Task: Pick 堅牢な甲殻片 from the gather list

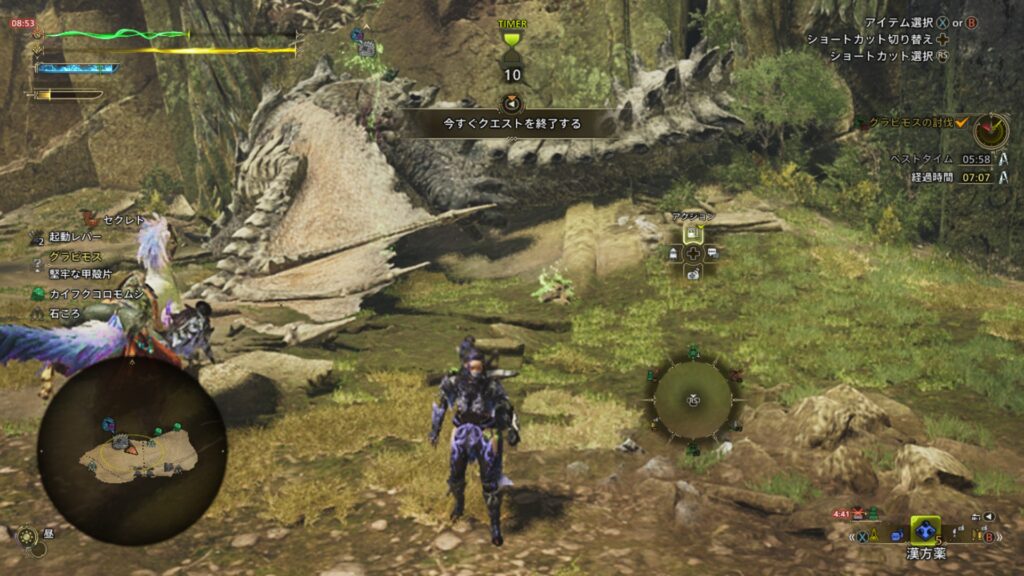Action: [x=81, y=274]
